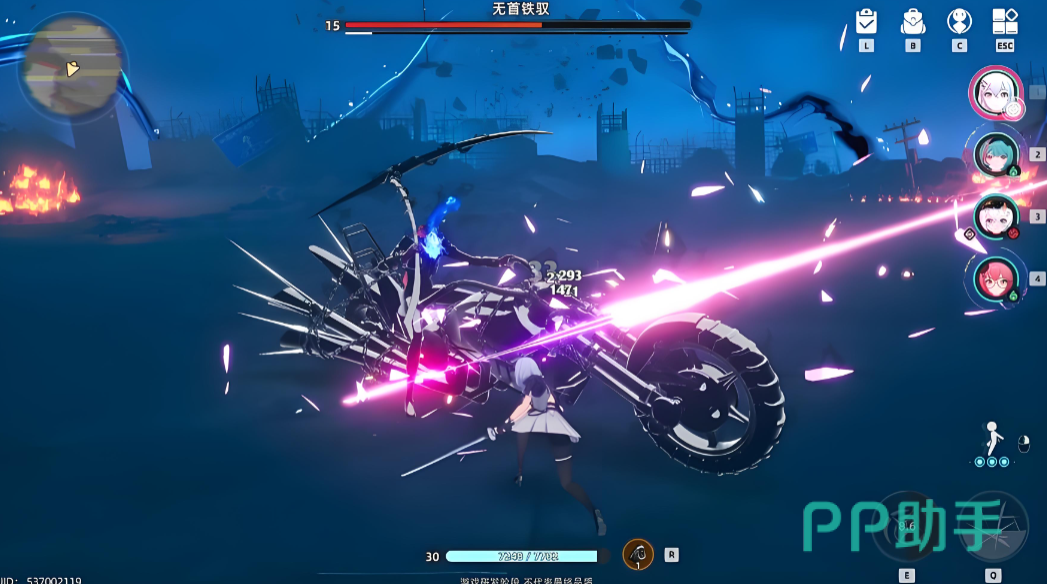Open the backpack inventory
This screenshot has width=1047, height=584.
click(x=913, y=22)
